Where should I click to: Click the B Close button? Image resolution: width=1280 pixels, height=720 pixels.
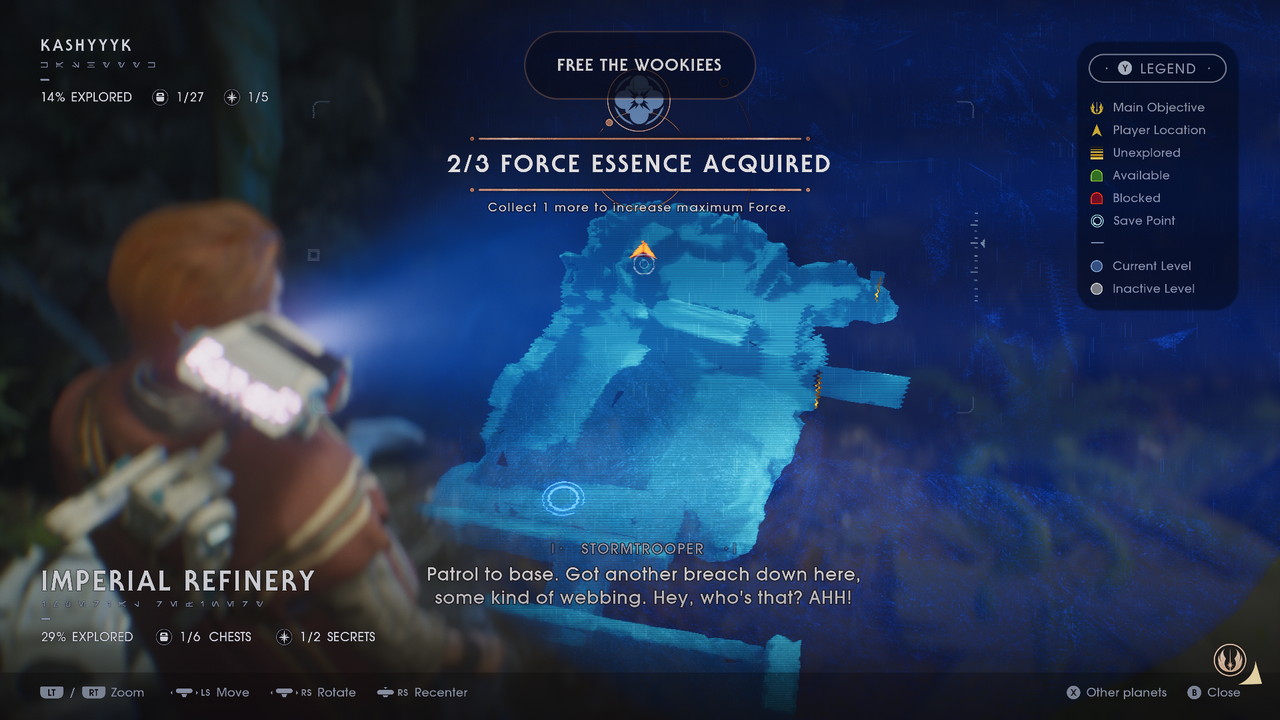pos(1215,692)
